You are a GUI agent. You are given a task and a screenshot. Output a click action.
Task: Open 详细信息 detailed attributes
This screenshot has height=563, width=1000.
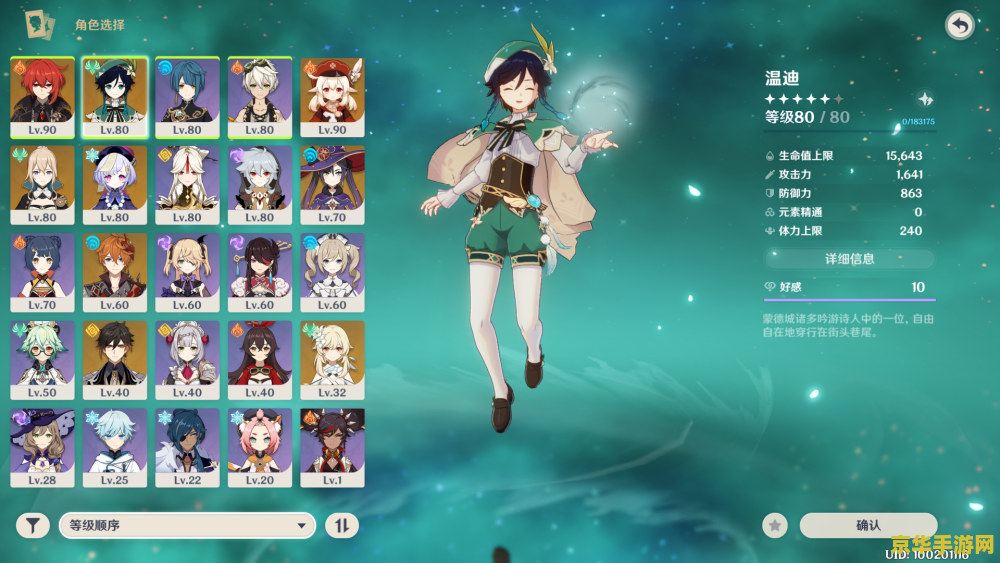(849, 259)
